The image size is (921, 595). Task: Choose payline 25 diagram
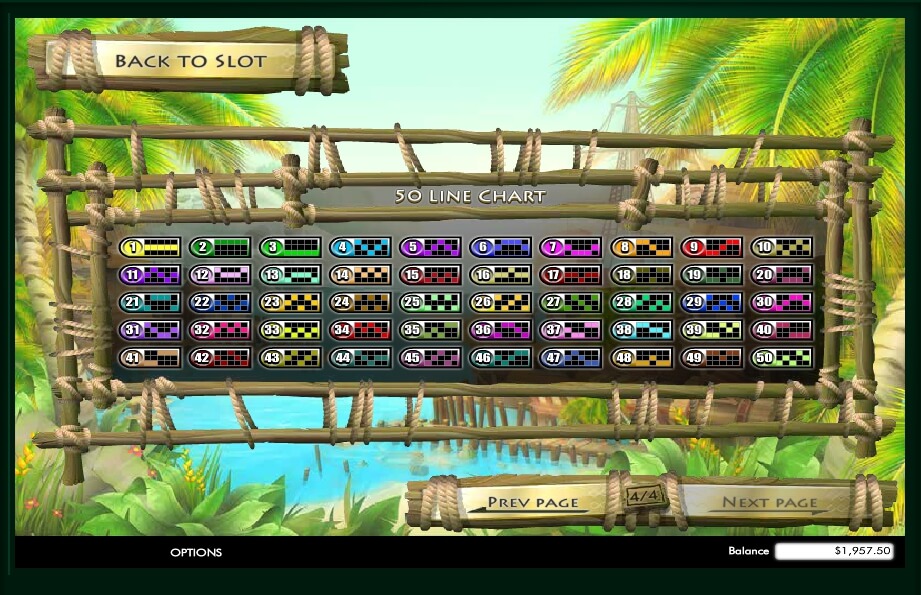click(430, 302)
